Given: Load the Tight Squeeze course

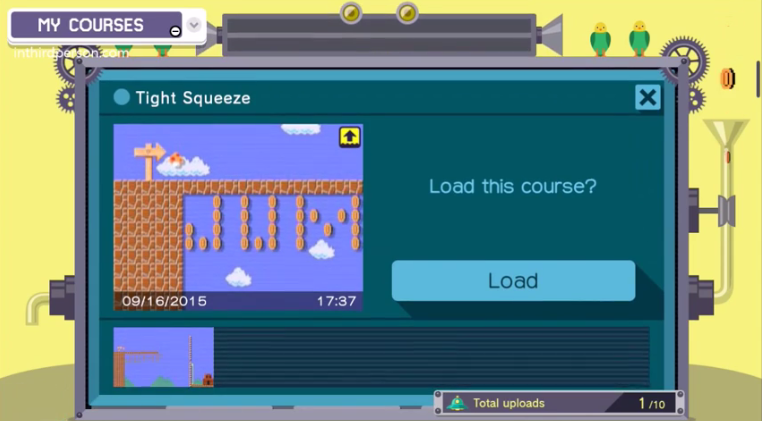Looking at the screenshot, I should (513, 281).
